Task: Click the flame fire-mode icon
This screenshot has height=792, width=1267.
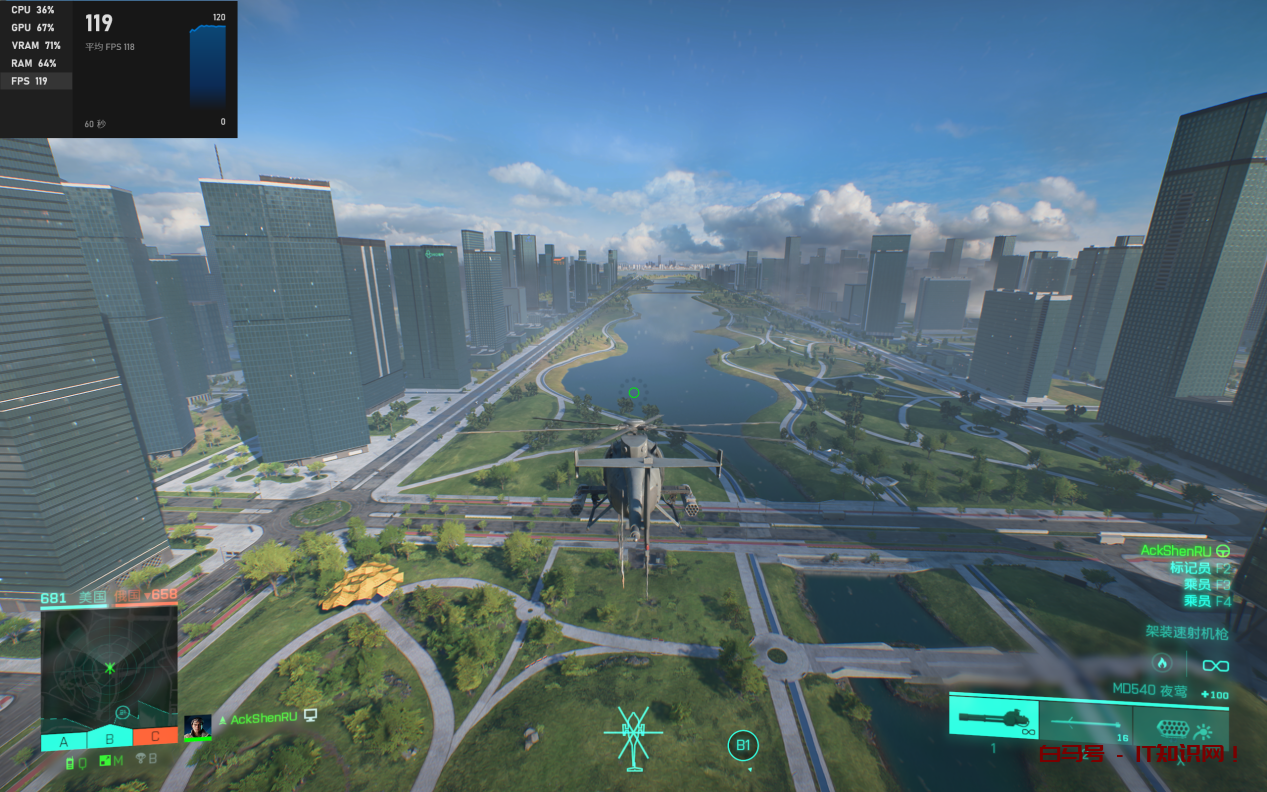Action: pyautogui.click(x=1161, y=662)
